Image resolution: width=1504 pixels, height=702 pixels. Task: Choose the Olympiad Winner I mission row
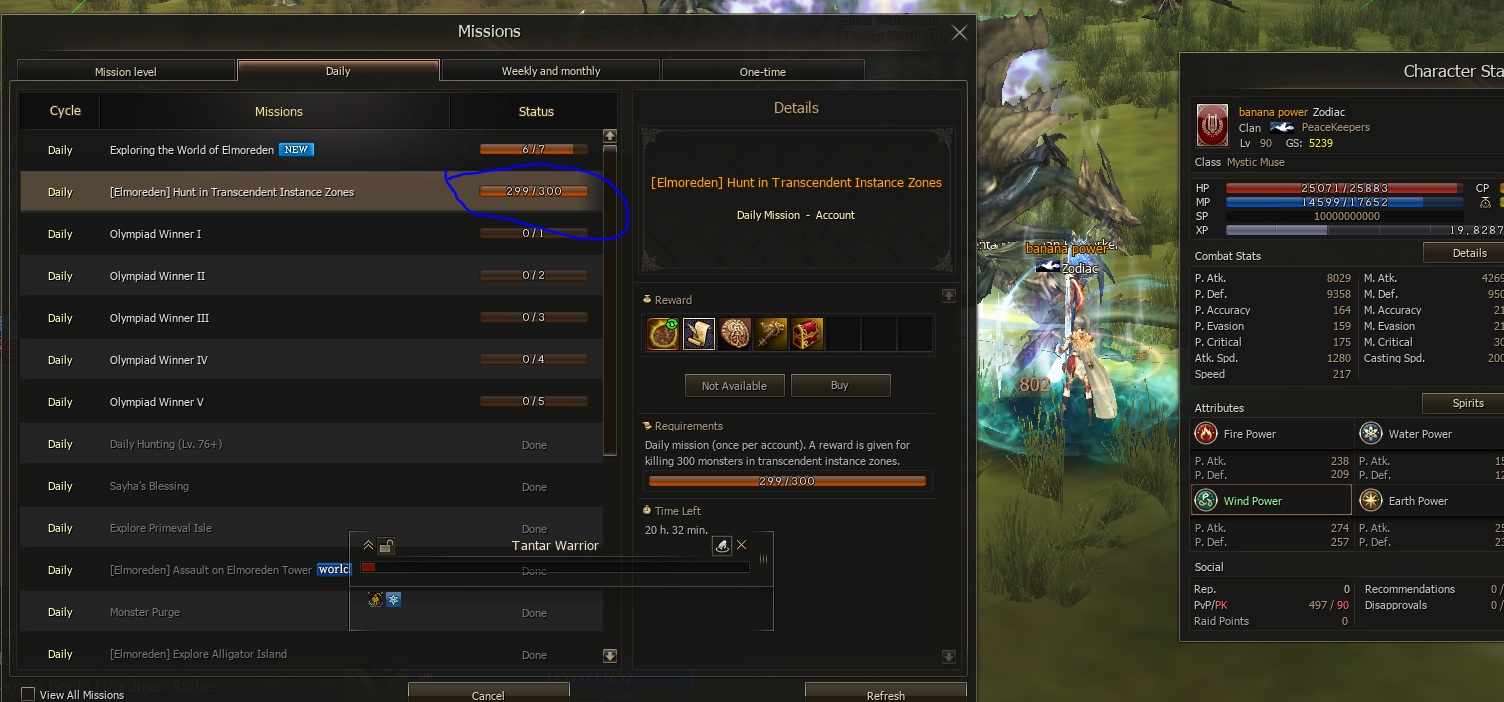(156, 234)
